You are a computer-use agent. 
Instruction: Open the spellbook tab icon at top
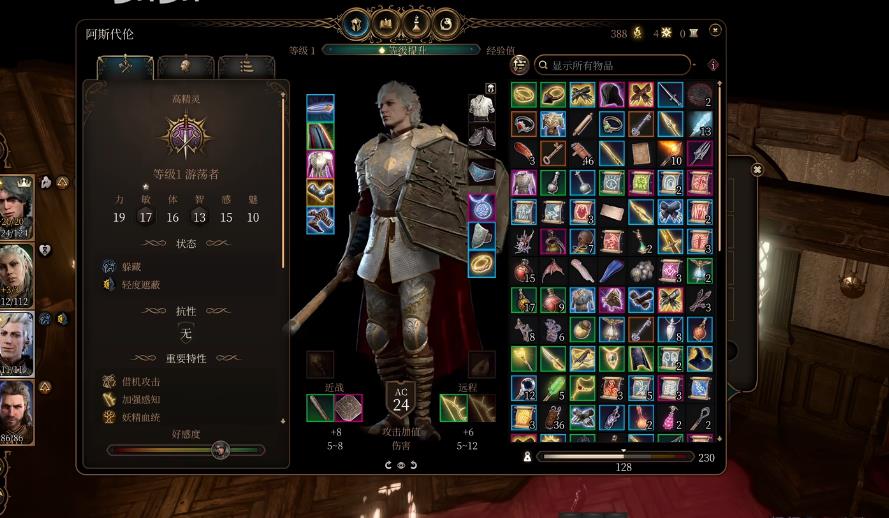(387, 23)
